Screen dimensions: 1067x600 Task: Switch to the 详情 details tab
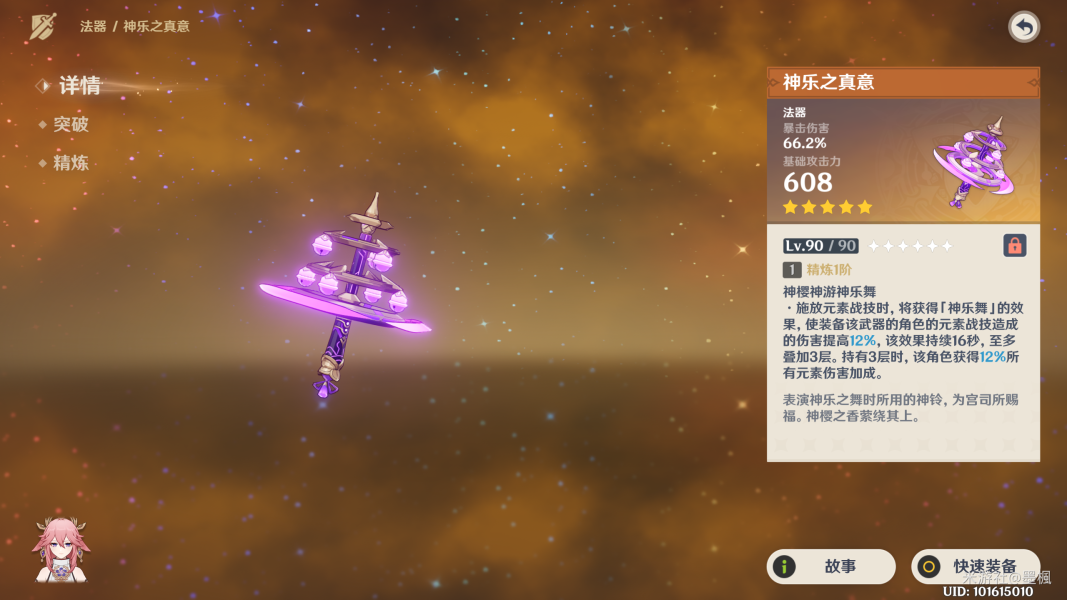78,86
